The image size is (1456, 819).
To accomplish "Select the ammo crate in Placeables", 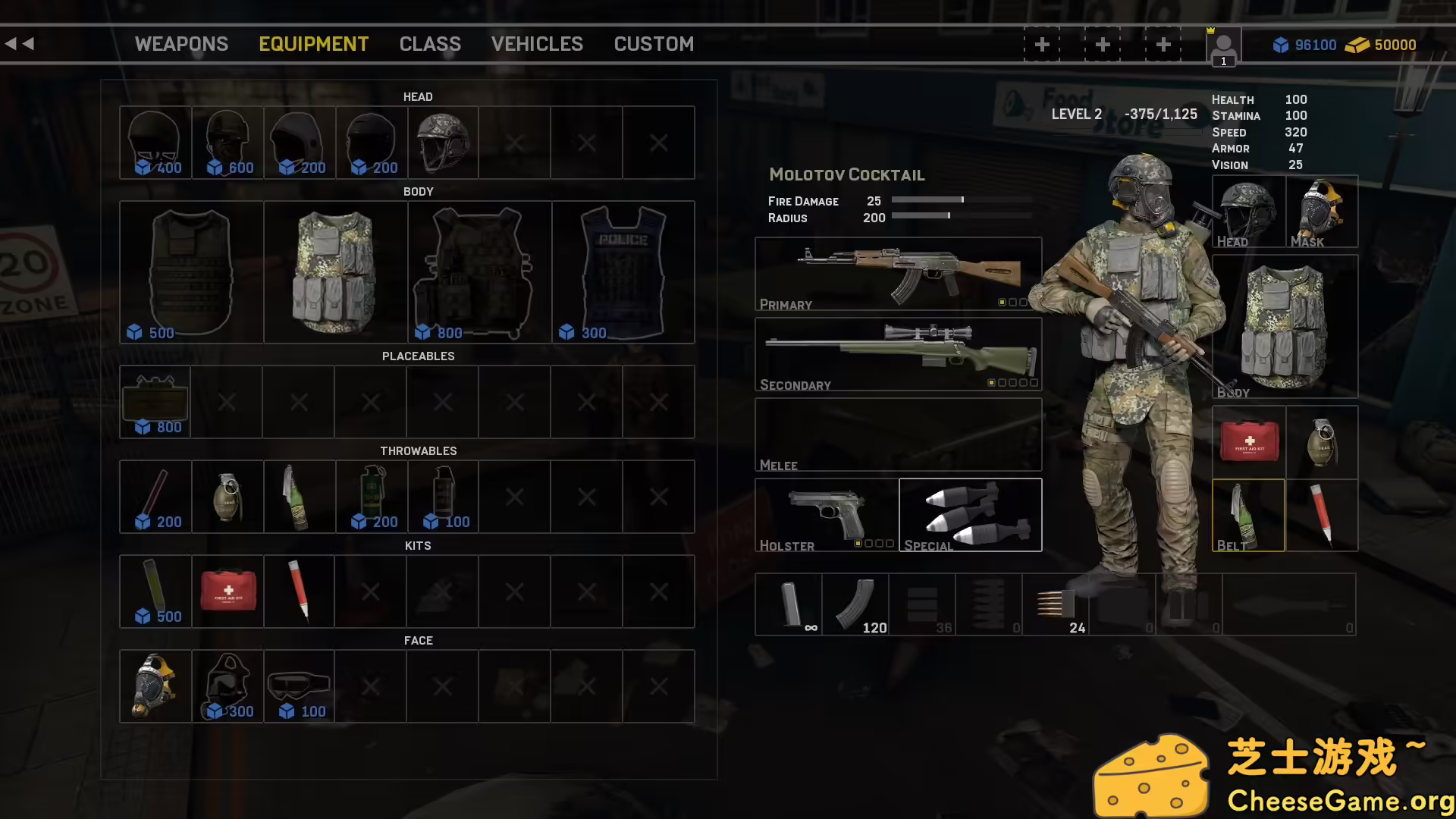I will point(155,400).
